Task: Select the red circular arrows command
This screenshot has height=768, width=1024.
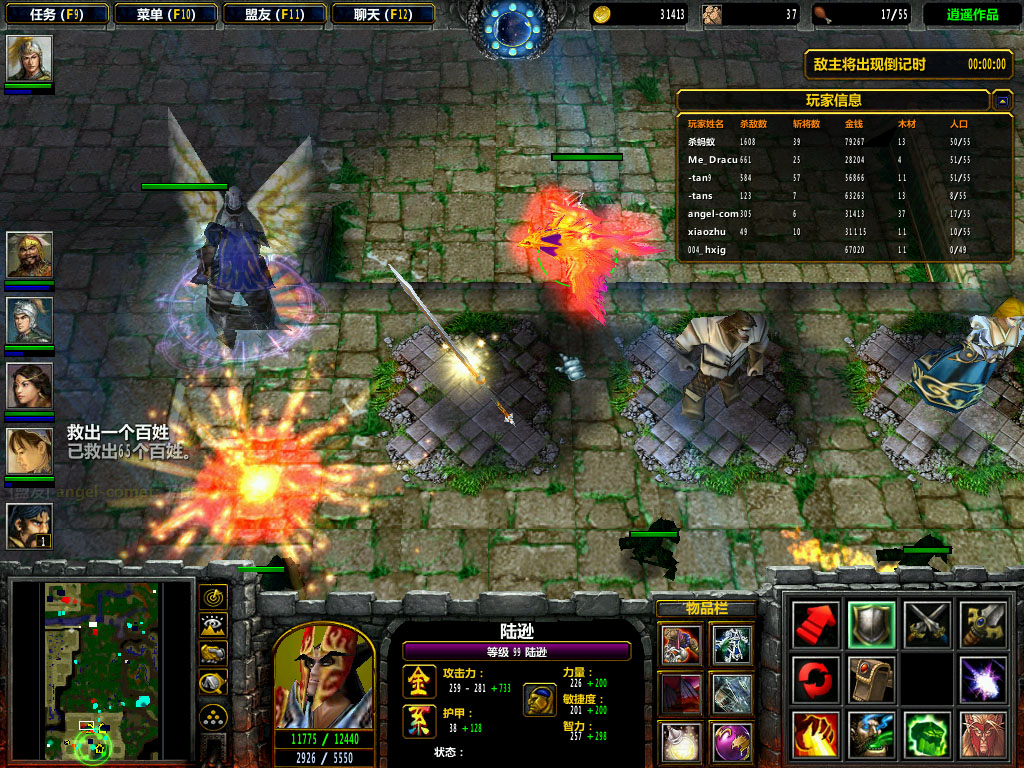Action: pyautogui.click(x=814, y=680)
